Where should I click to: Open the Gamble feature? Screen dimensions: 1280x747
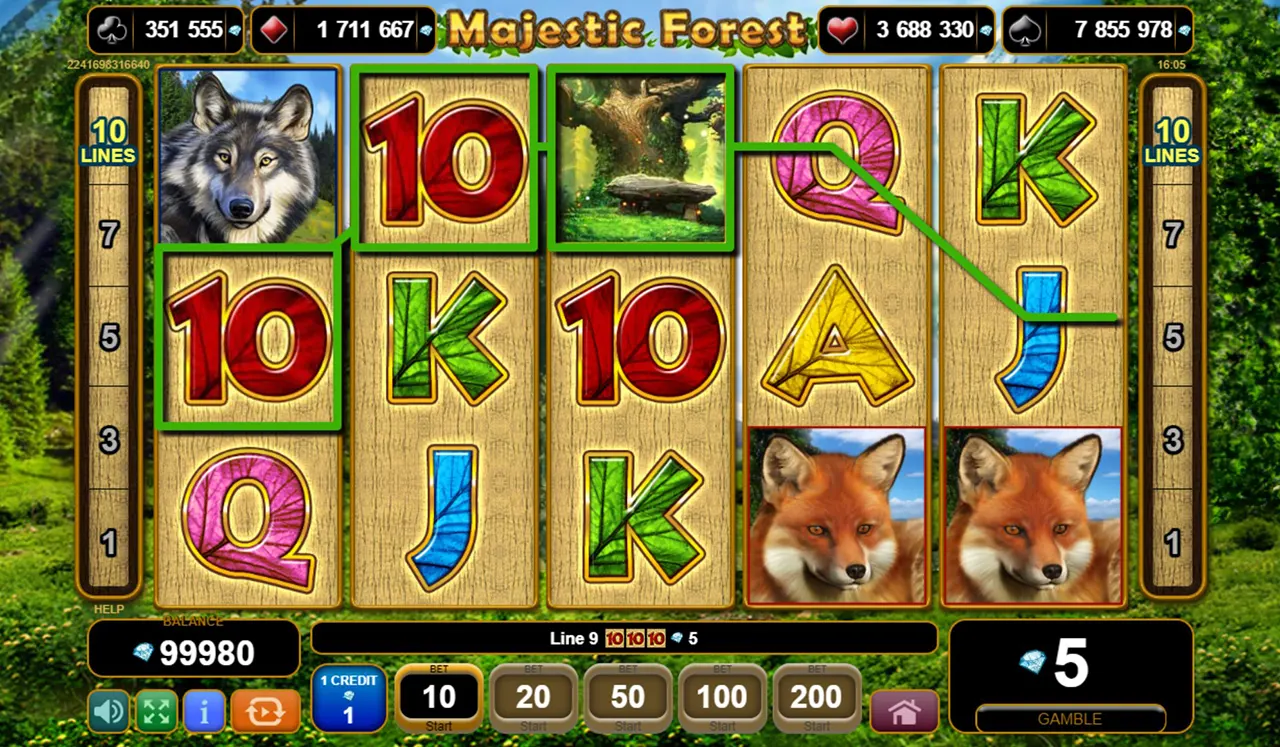point(1069,719)
